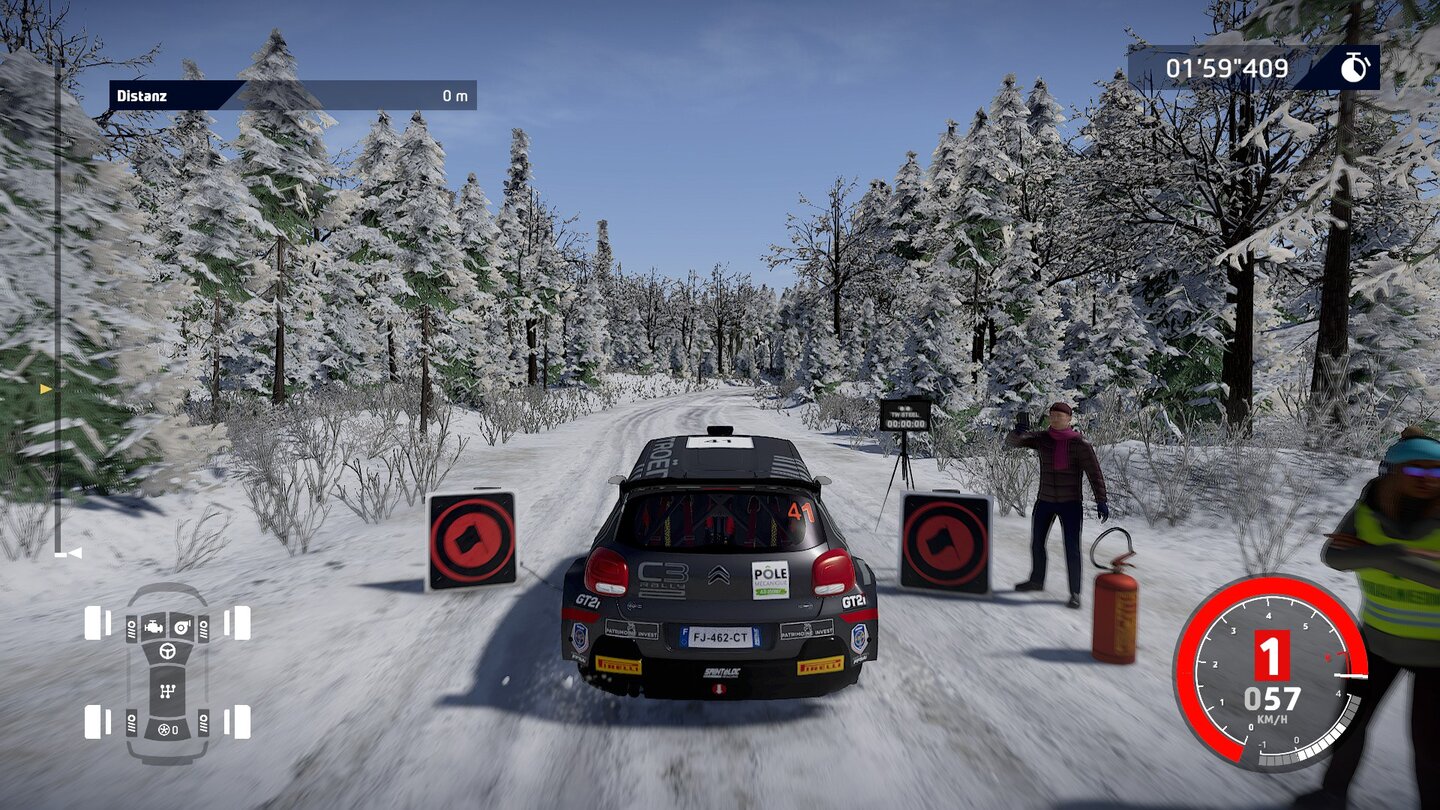
Task: Select the turbo icon on the damage diagram
Action: [x=181, y=627]
